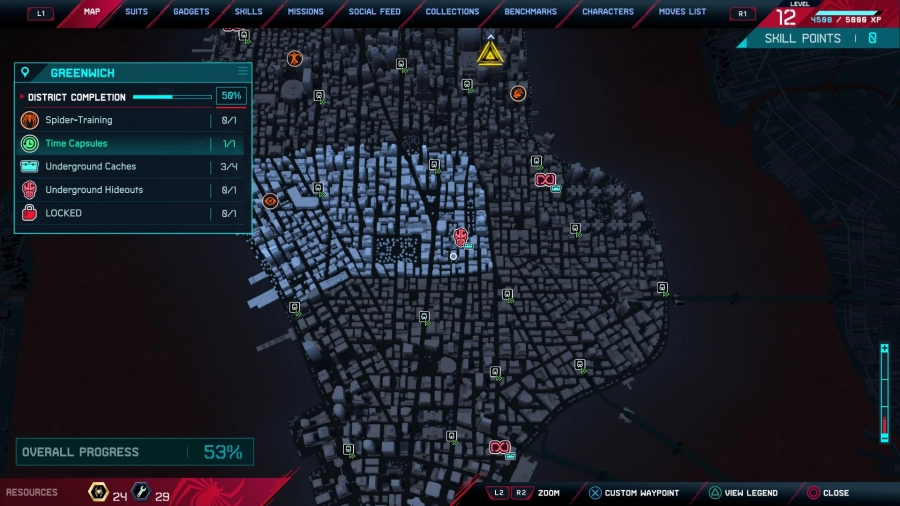
Task: Click the Greenwich district panel header
Action: 132,73
